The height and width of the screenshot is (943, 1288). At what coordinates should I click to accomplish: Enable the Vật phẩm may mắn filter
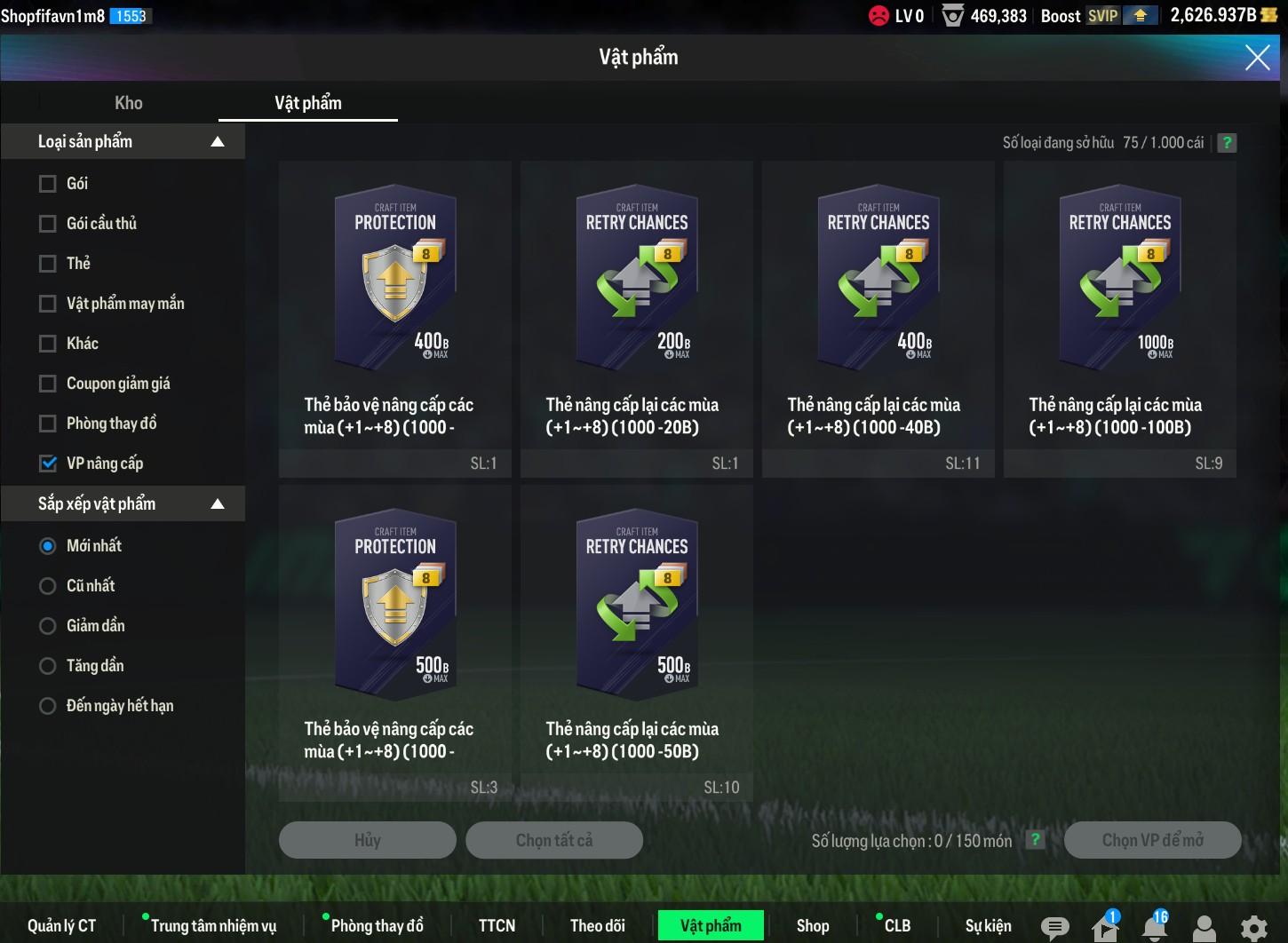coord(48,304)
